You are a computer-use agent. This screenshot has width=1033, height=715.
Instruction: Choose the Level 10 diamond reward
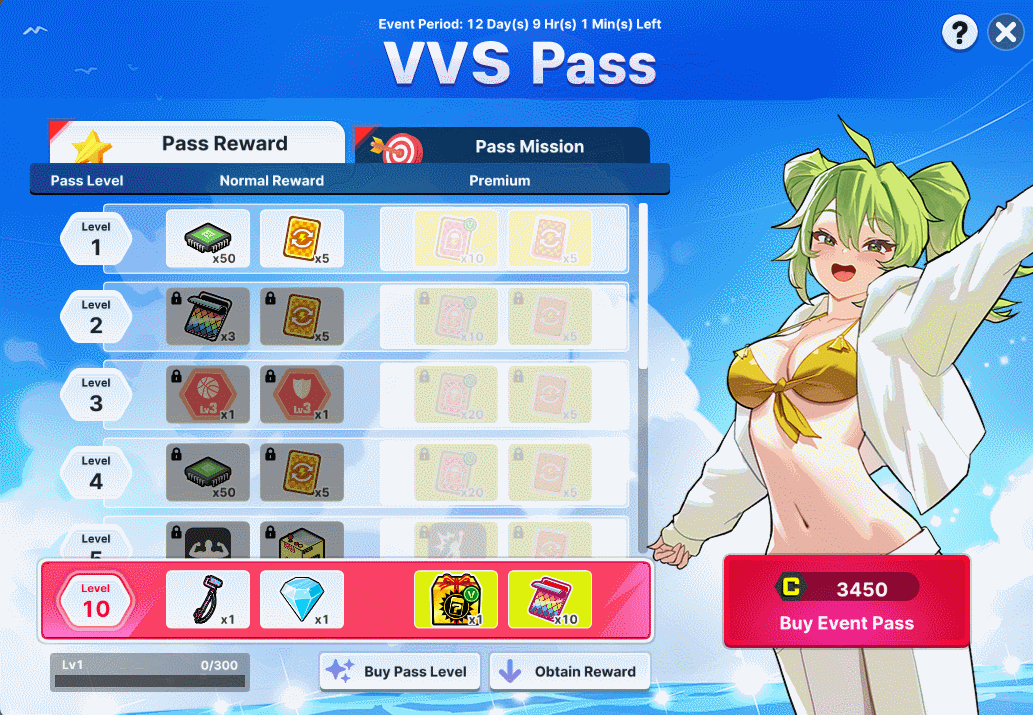click(302, 600)
